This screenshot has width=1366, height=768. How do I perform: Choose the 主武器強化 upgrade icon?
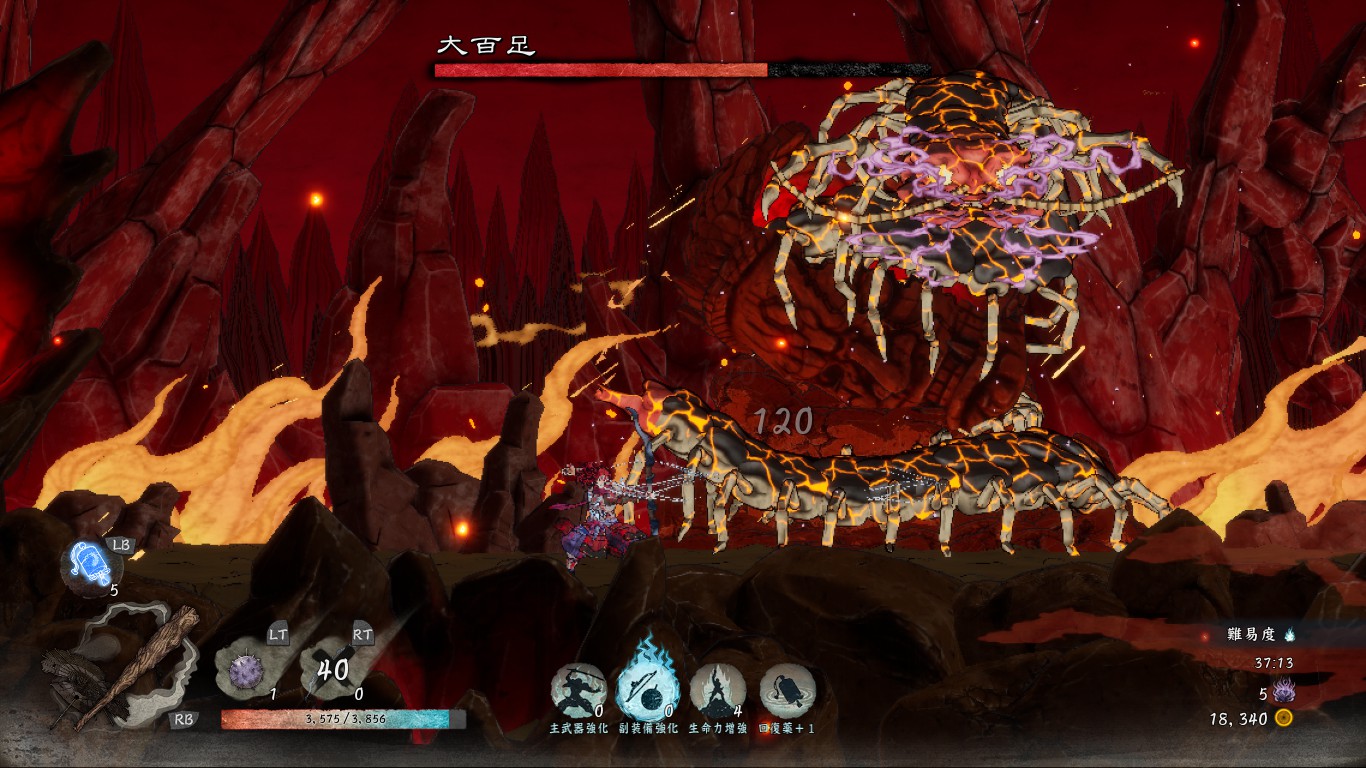click(579, 691)
